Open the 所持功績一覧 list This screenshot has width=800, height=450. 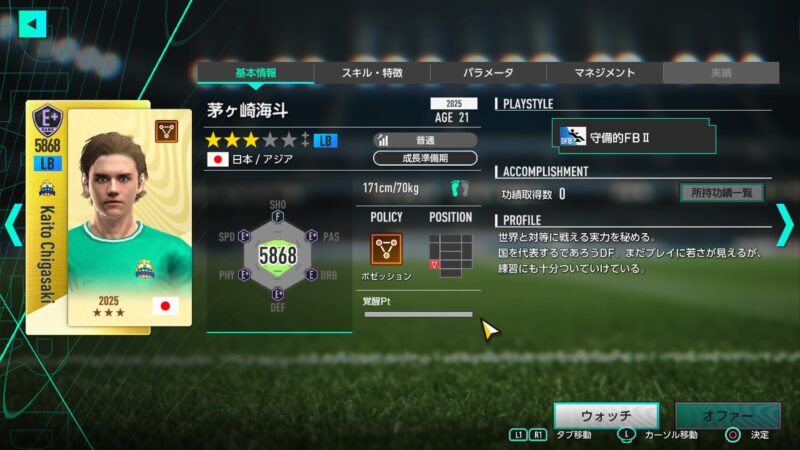[721, 193]
